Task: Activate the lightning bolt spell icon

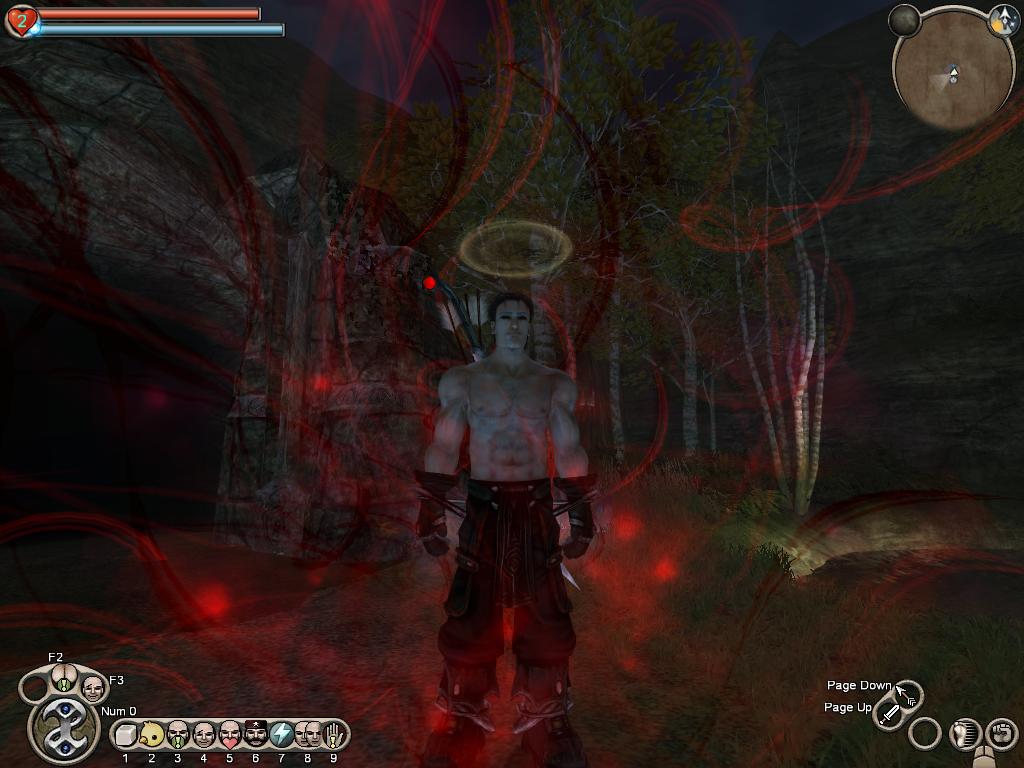Action: pos(281,735)
